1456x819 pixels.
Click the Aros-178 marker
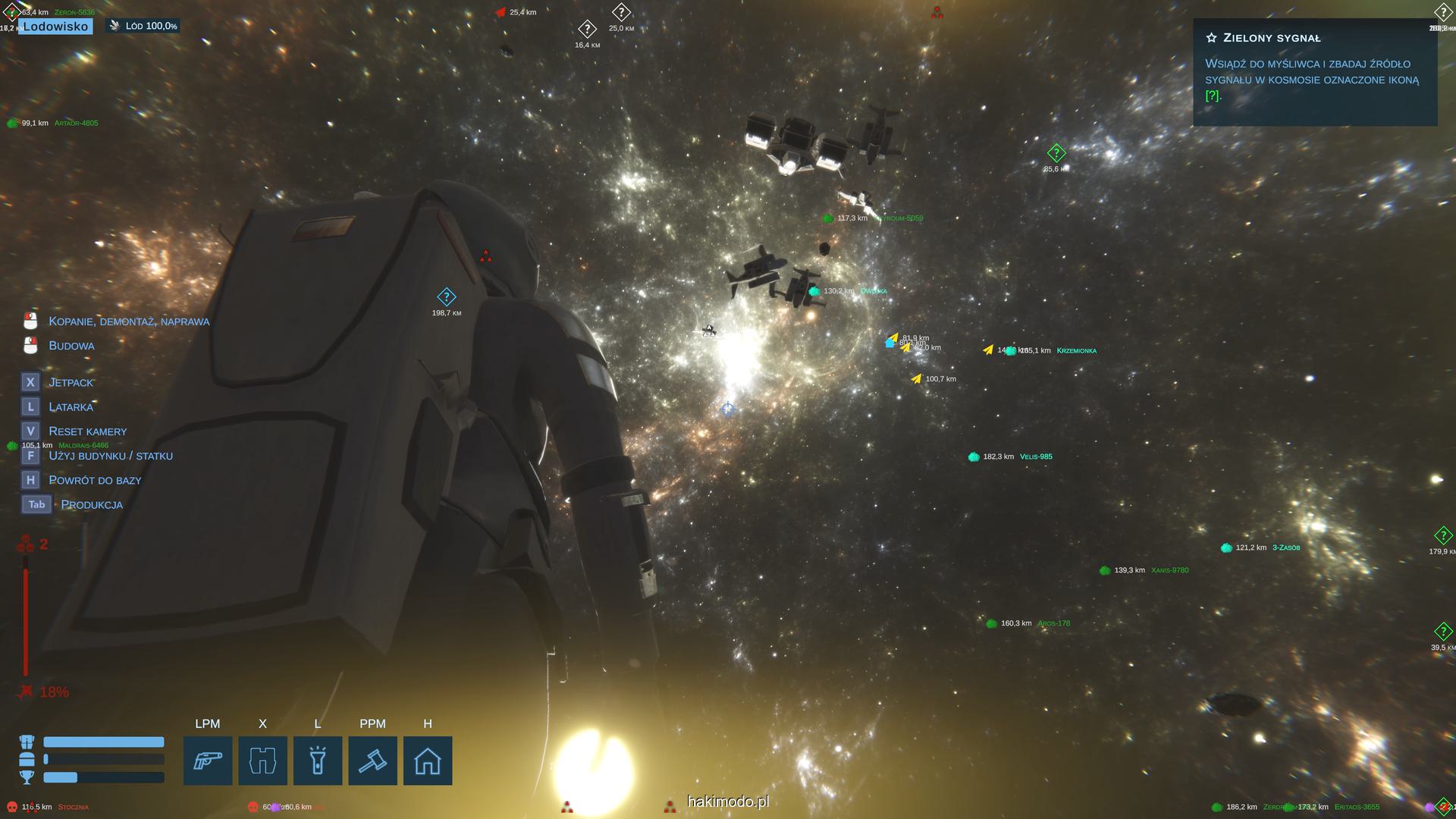pyautogui.click(x=992, y=623)
